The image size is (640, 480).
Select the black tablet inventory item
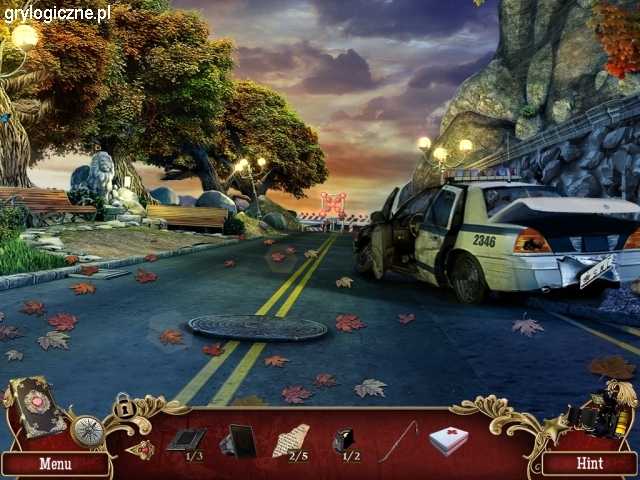point(240,439)
